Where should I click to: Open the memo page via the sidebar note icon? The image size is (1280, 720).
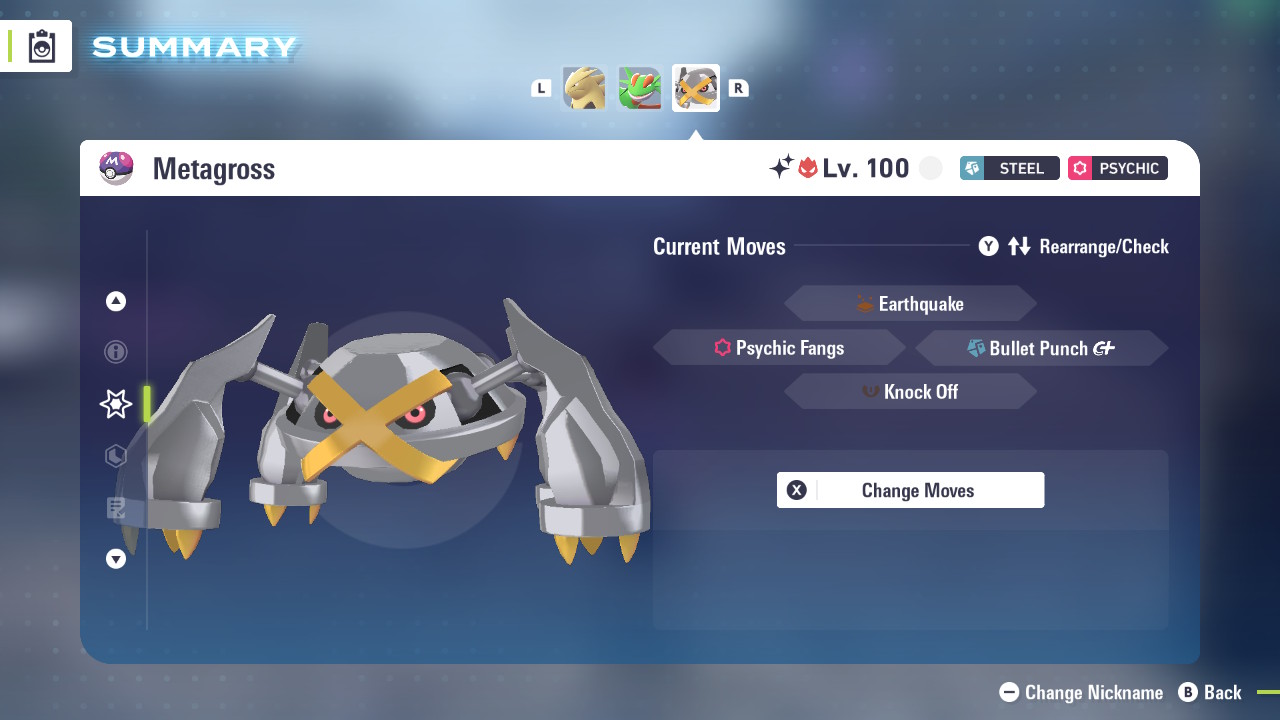click(115, 508)
